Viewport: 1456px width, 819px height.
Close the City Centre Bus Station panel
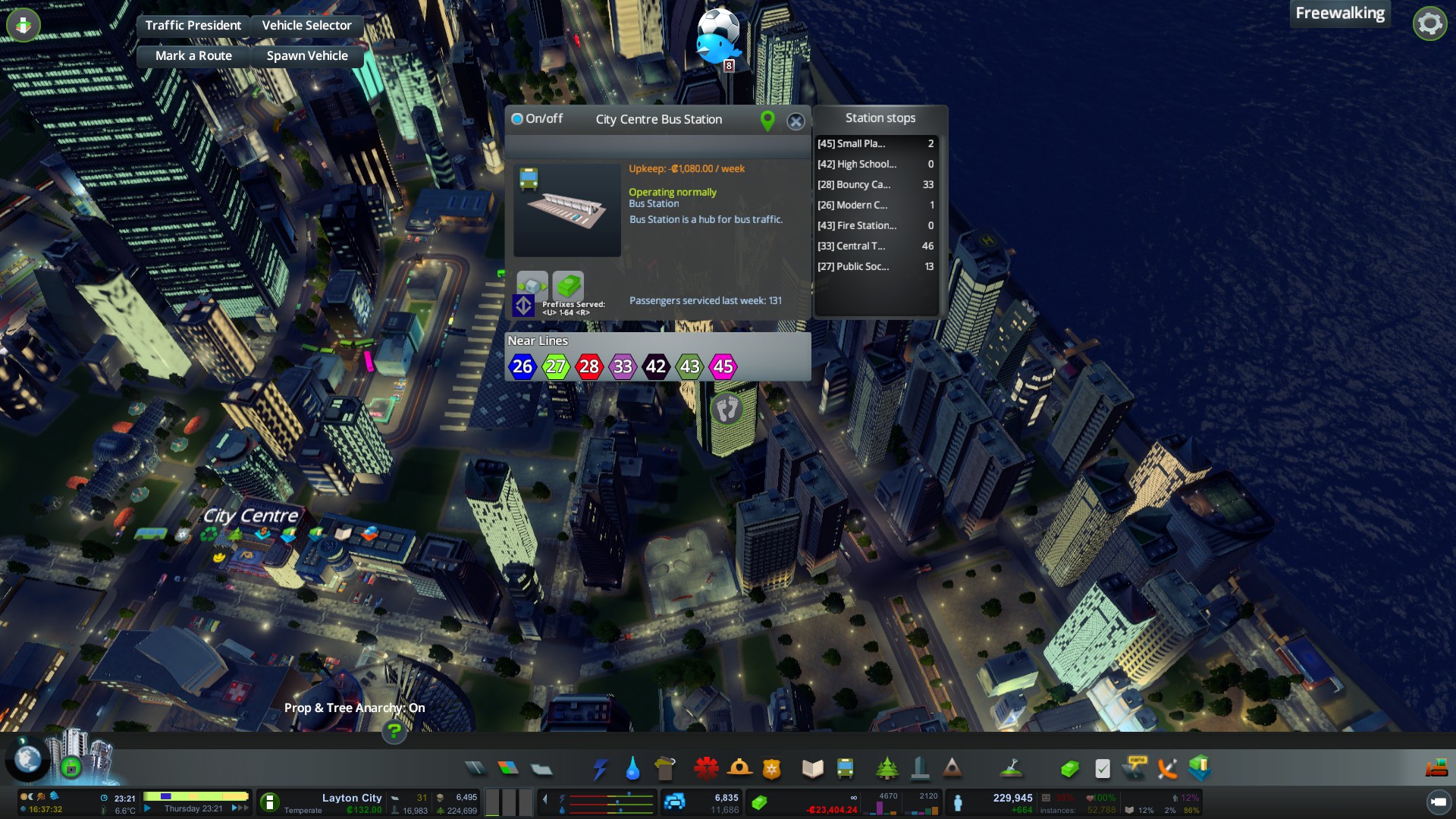(795, 121)
